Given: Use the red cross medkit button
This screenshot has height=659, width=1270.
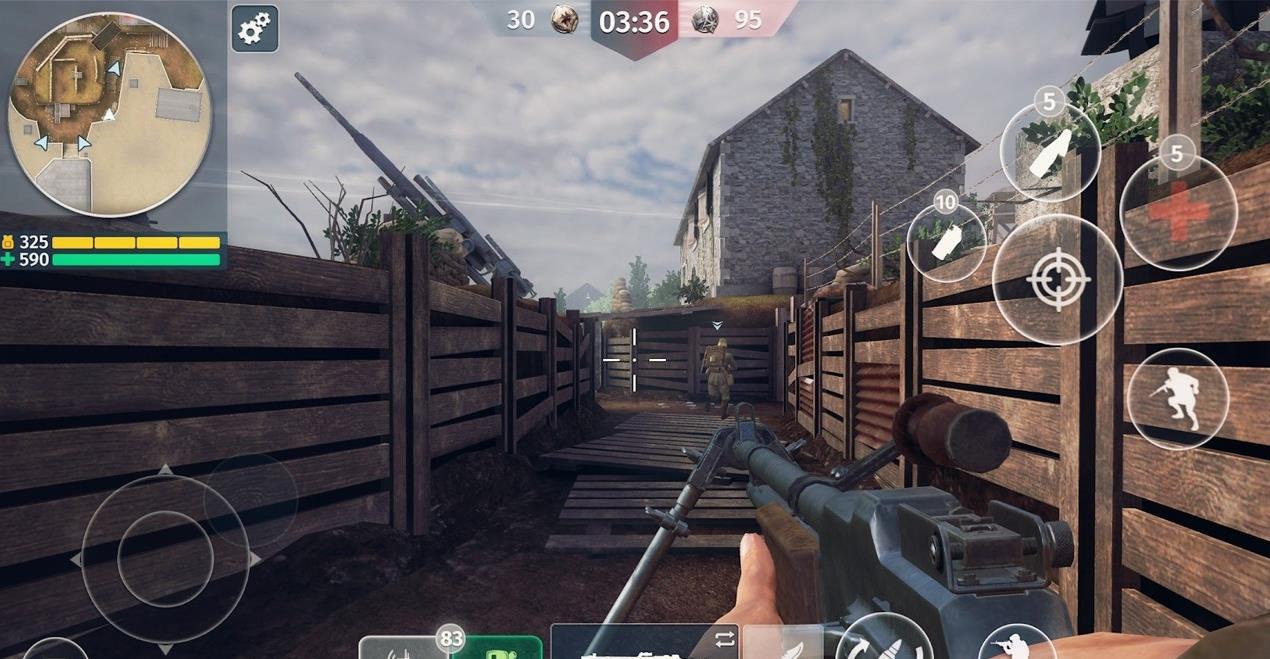Looking at the screenshot, I should click(1178, 212).
